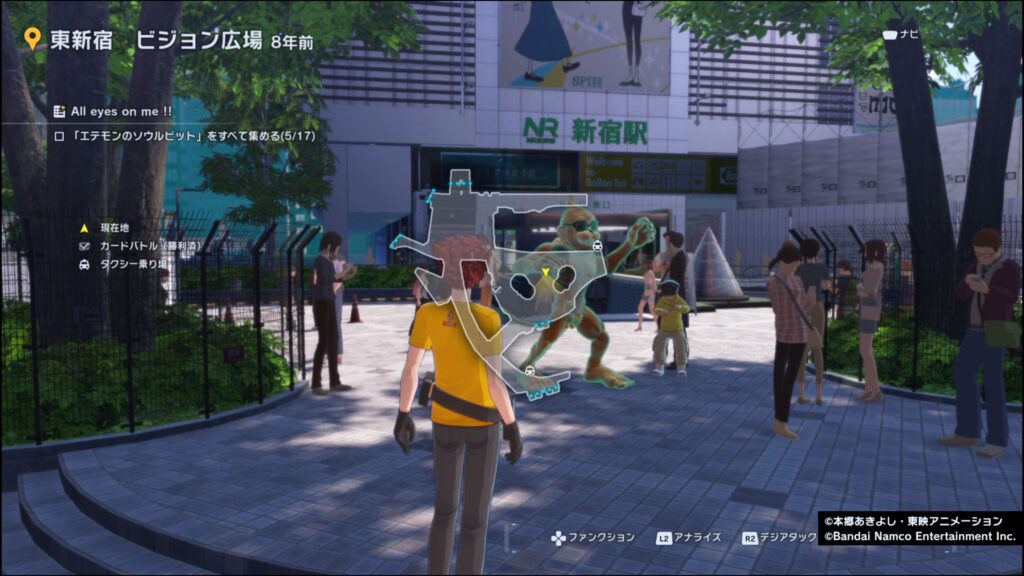Select the エテモンのソウルビット objective checkbox

coord(59,134)
